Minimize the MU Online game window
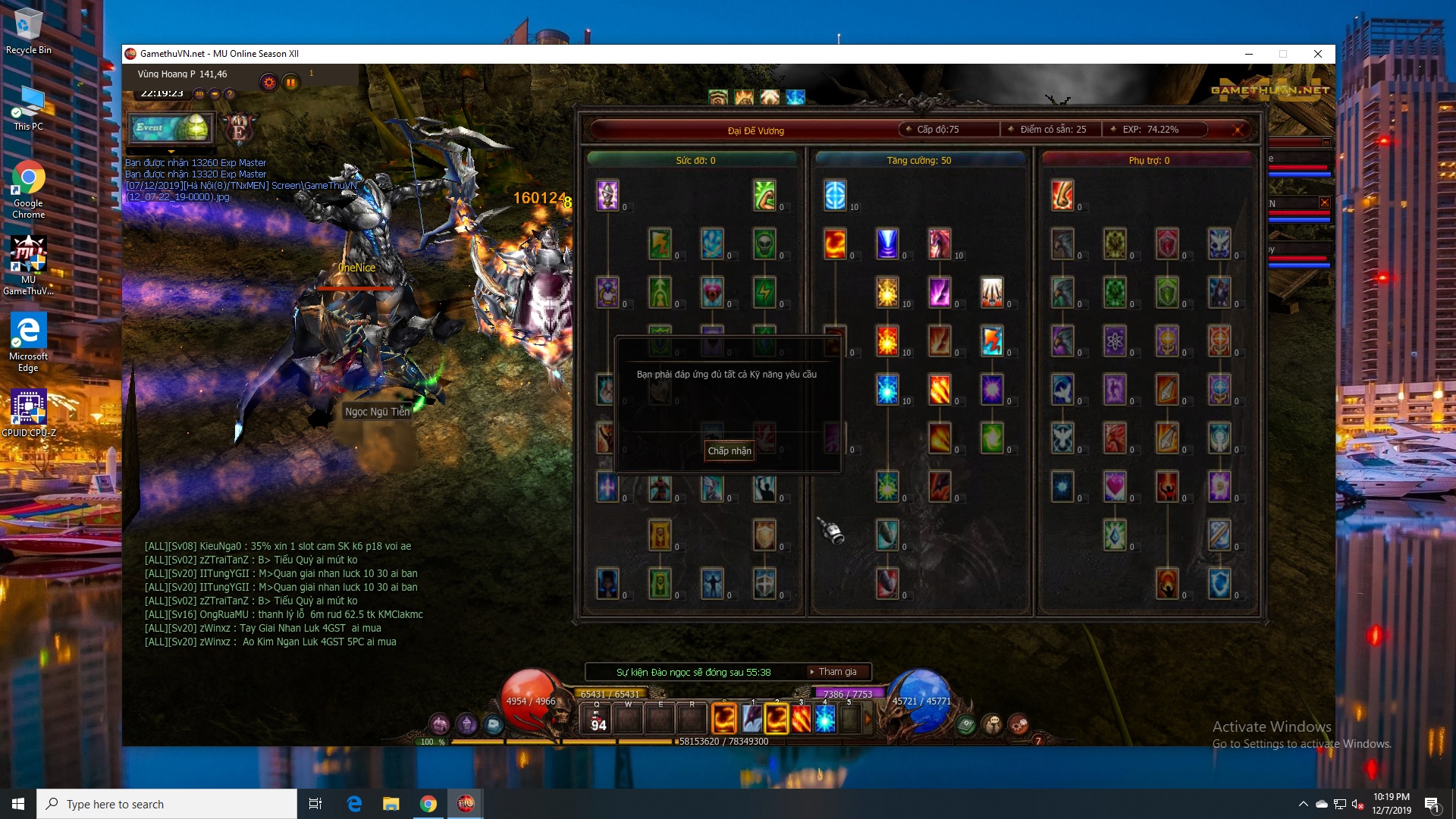1456x819 pixels. pos(1248,54)
